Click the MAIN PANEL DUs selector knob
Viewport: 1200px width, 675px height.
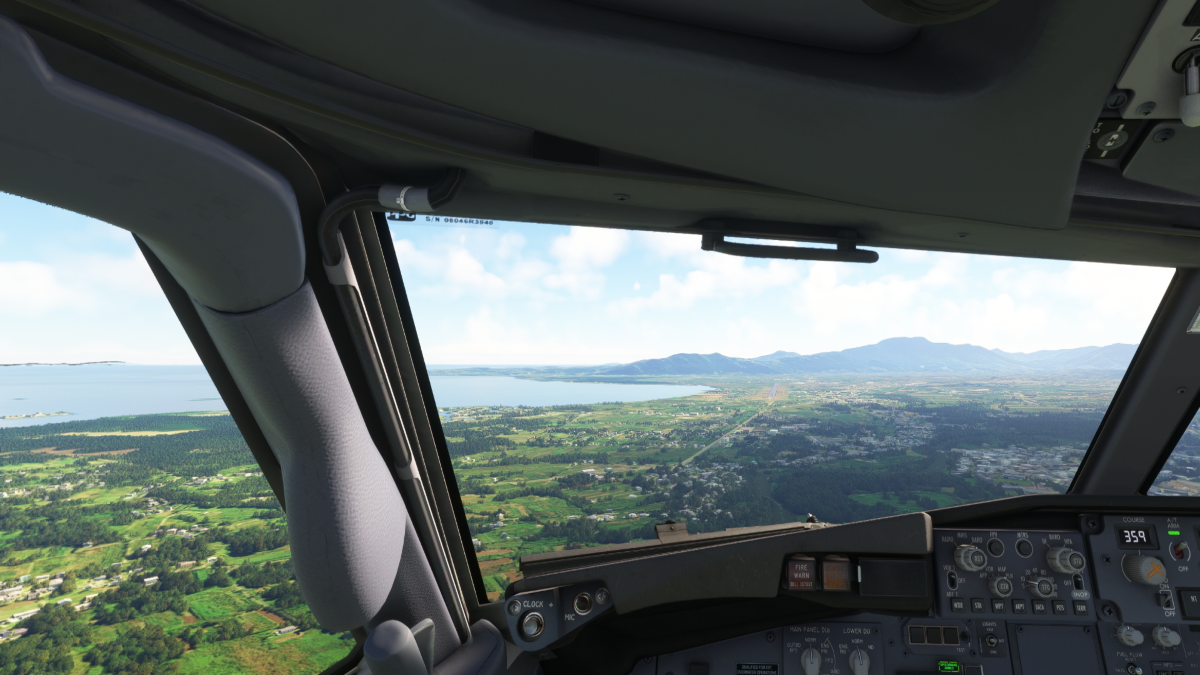click(811, 660)
